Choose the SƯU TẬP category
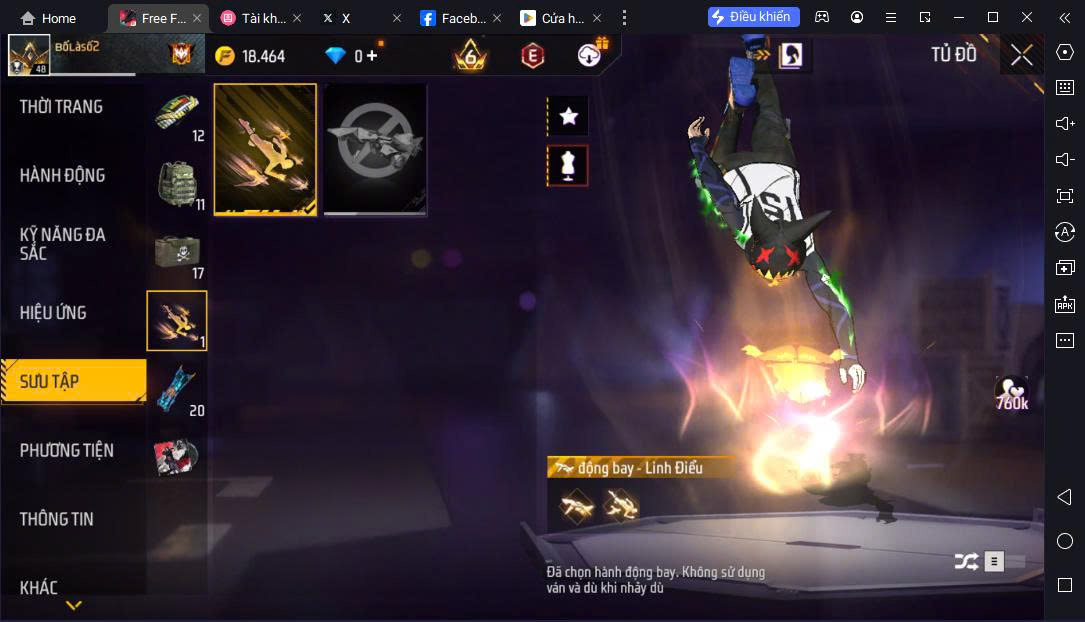Screen dimensions: 1085x622 [50, 382]
